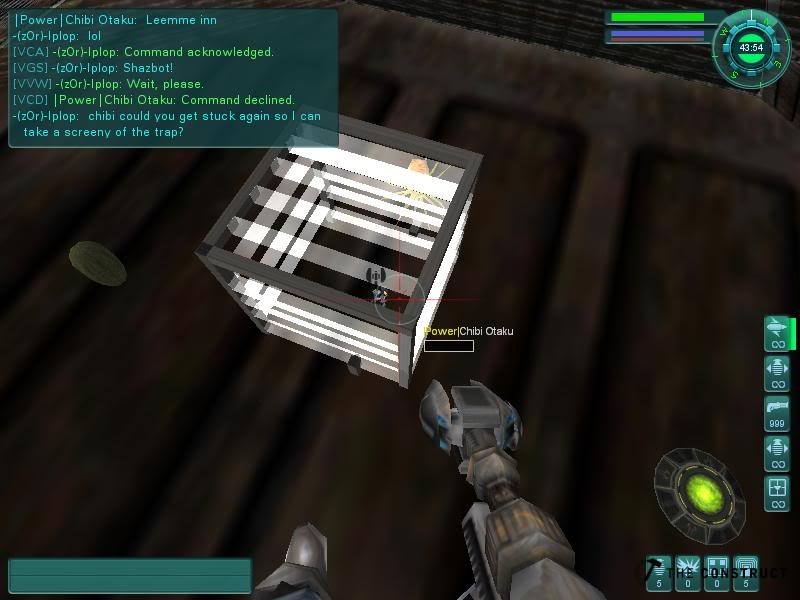The width and height of the screenshot is (800, 600).
Task: Select the concentric arcs beacon icon
Action: coord(746,572)
